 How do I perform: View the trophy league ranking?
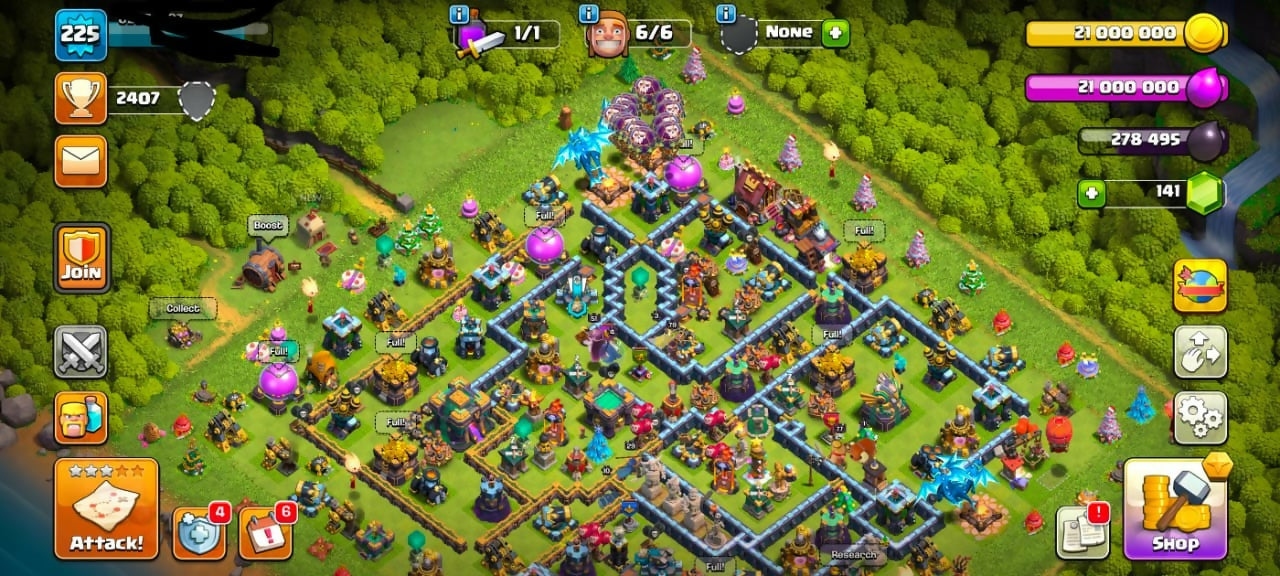[x=81, y=98]
